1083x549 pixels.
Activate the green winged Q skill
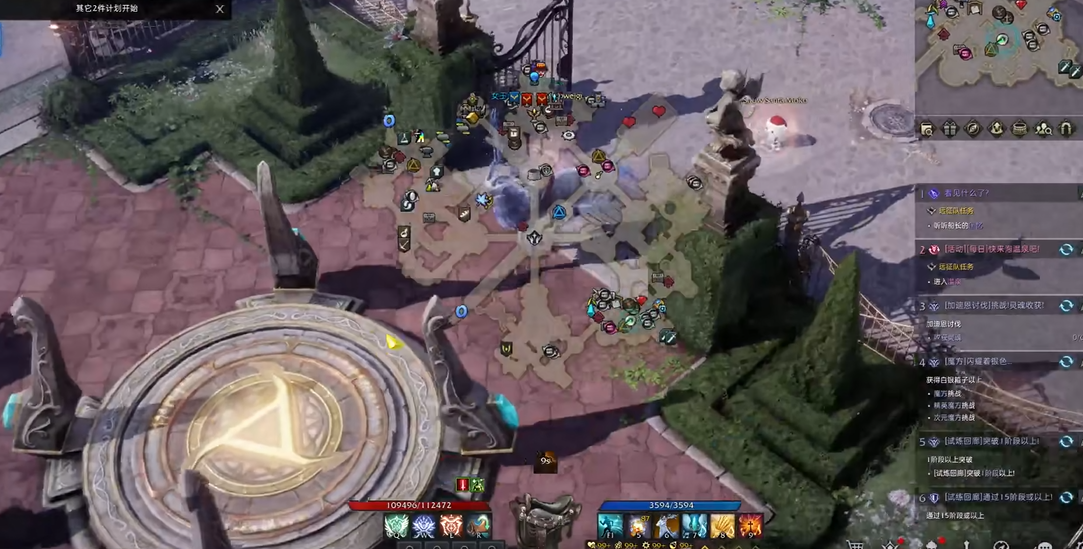coord(397,527)
